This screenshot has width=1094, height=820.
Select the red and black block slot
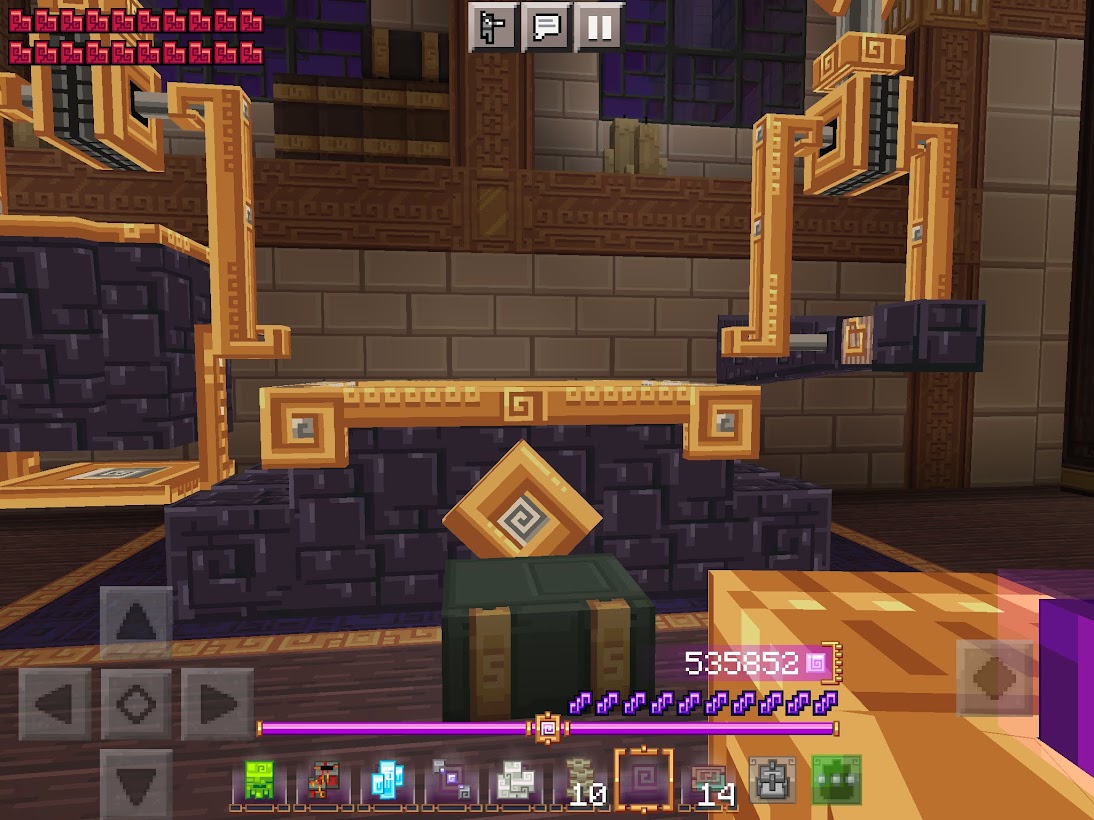click(x=323, y=780)
